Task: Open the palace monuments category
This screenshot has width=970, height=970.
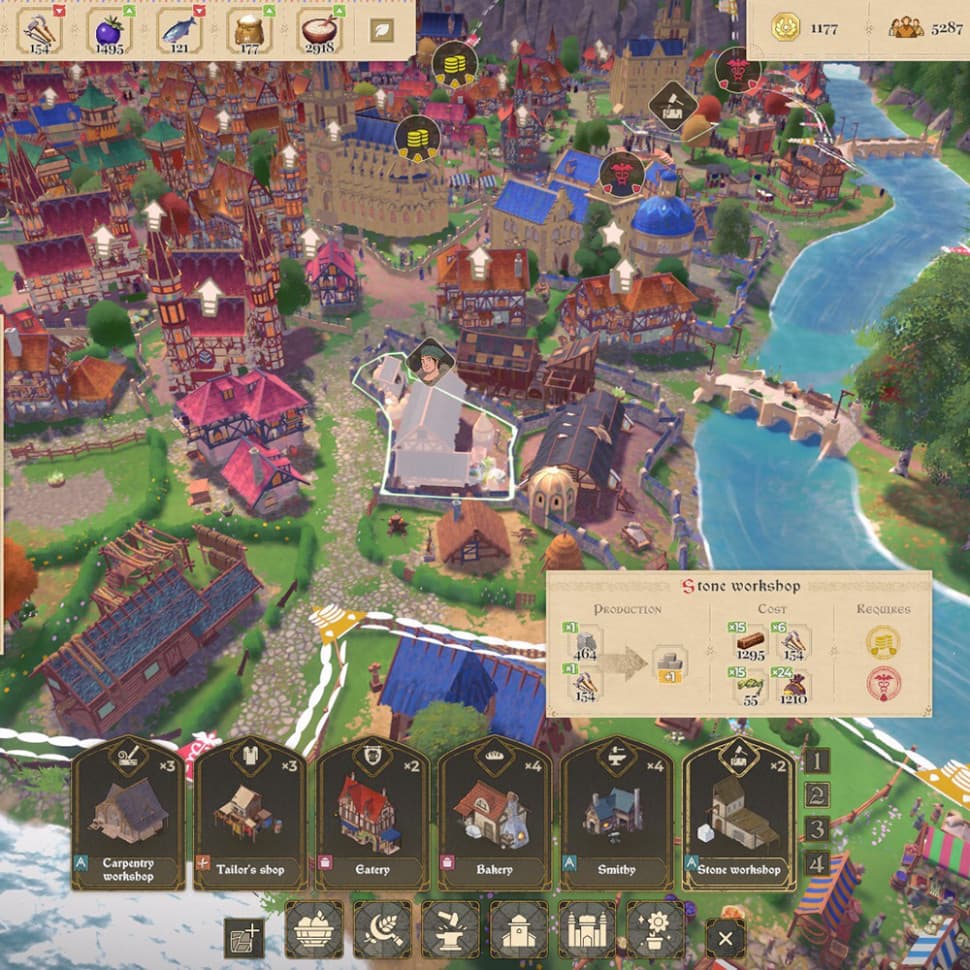Action: coord(587,930)
